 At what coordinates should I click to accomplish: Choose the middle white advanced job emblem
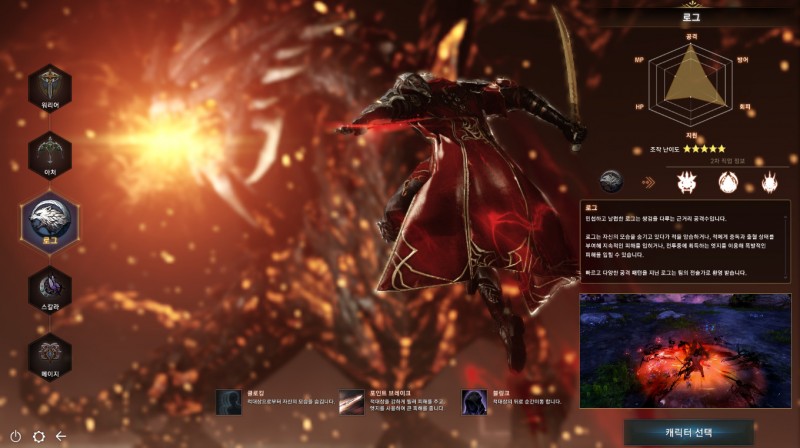tap(728, 182)
